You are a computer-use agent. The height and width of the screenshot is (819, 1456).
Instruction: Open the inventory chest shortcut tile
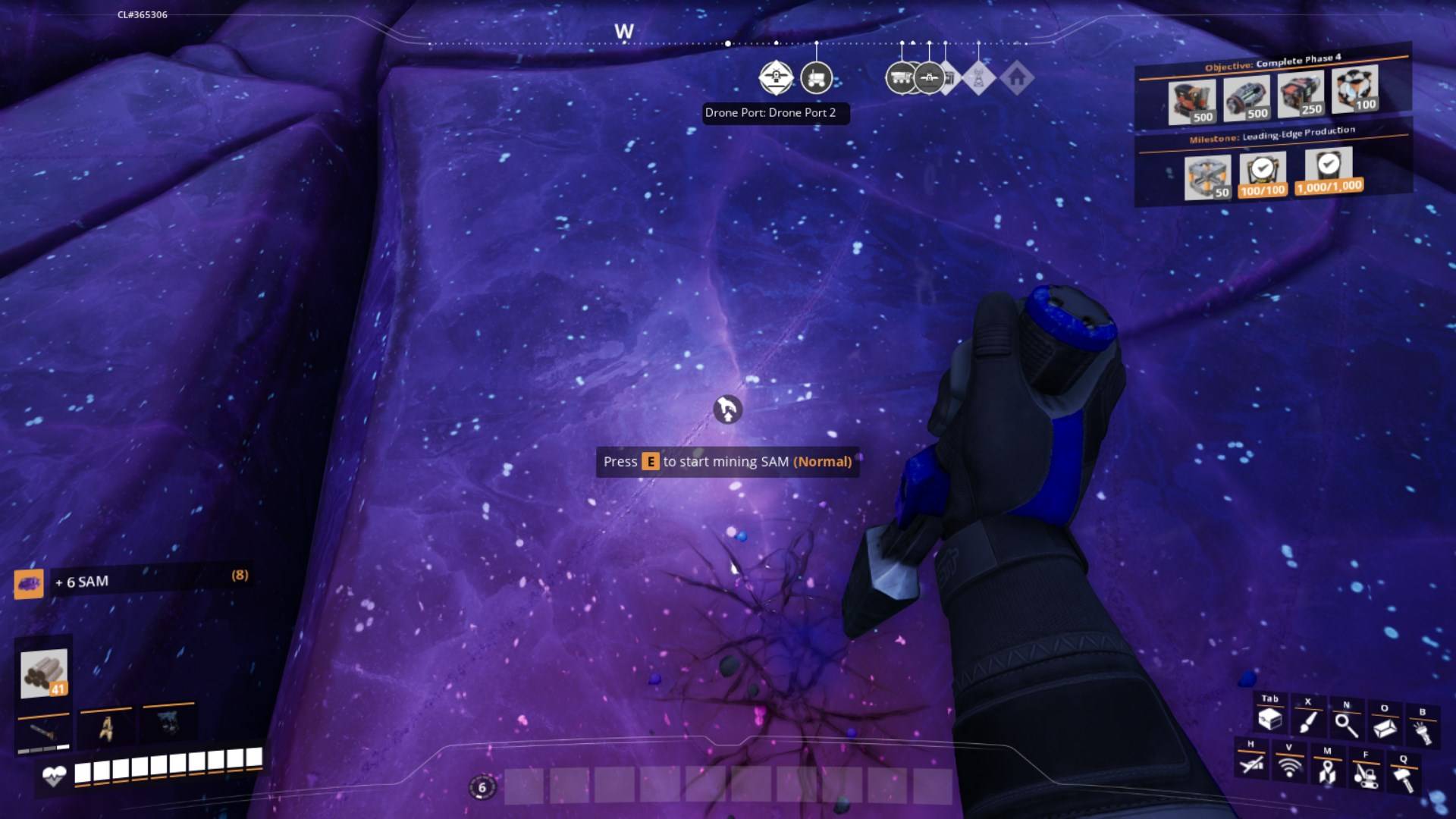[x=1269, y=719]
